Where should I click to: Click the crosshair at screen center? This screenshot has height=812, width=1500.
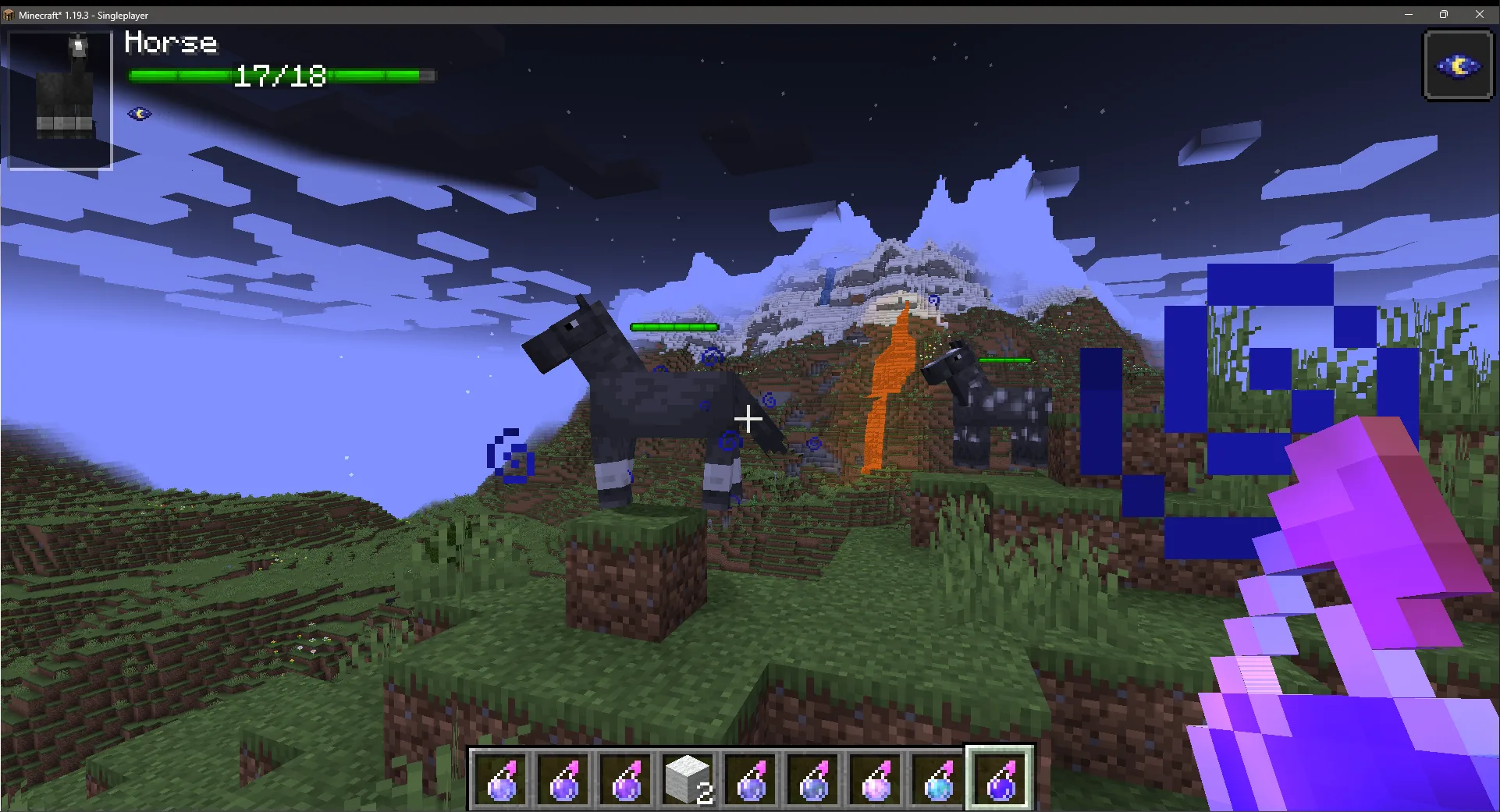pos(748,420)
